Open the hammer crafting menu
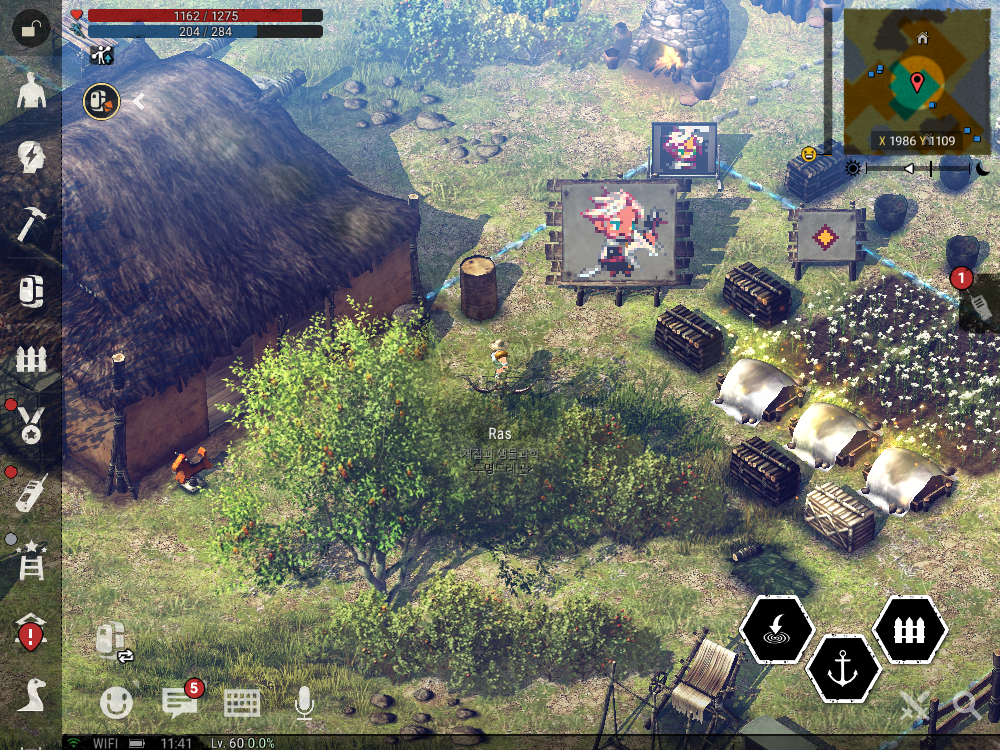The width and height of the screenshot is (1000, 750). (x=31, y=223)
